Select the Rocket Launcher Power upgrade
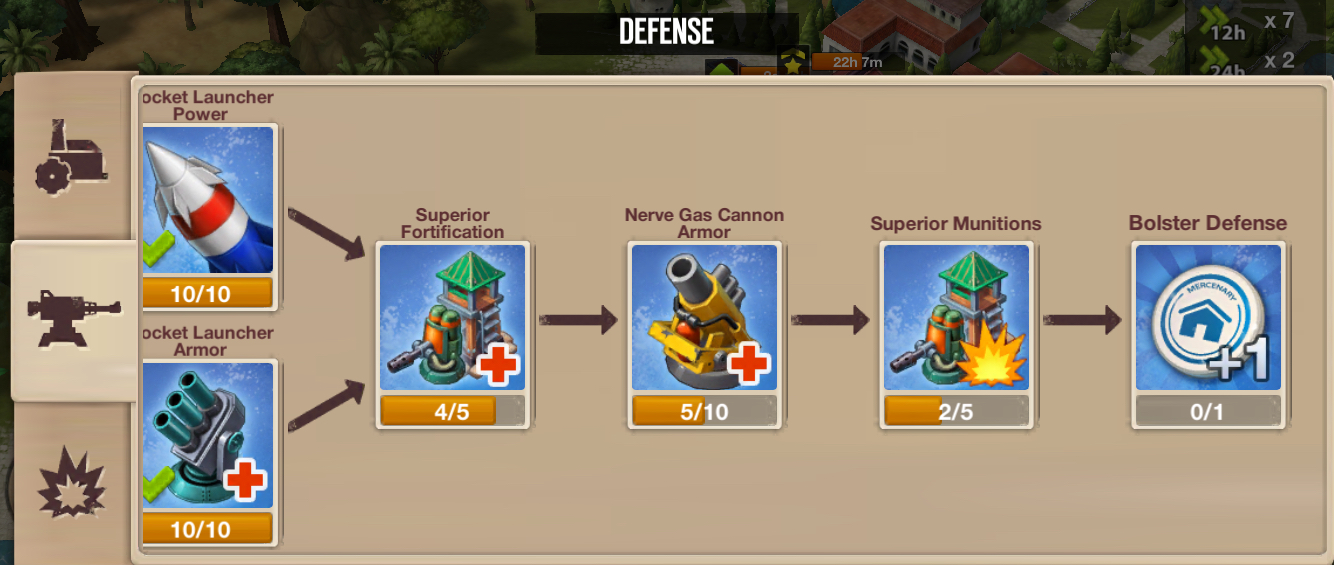This screenshot has width=1334, height=565. tap(207, 200)
